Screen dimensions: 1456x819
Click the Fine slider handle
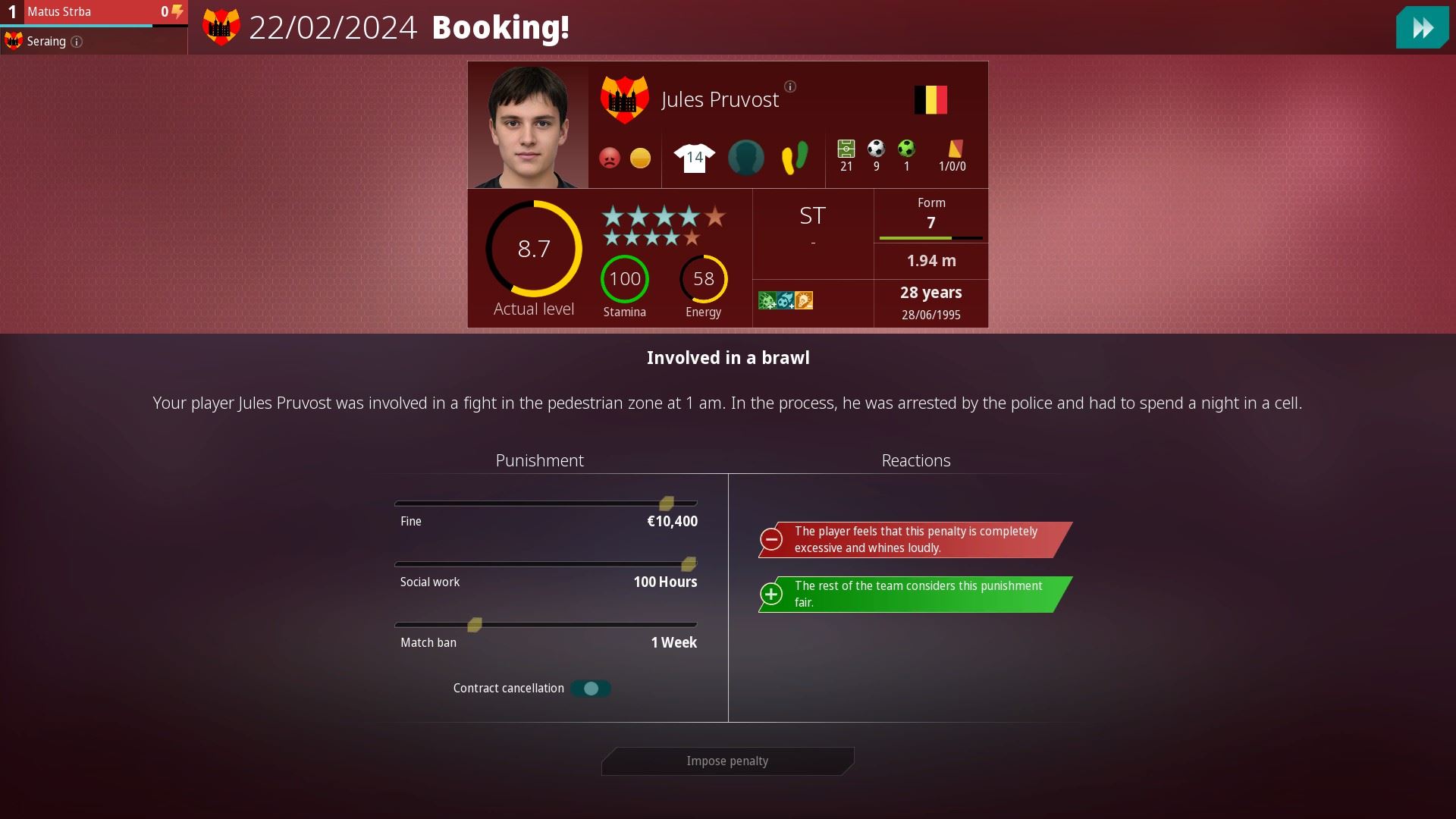(667, 504)
